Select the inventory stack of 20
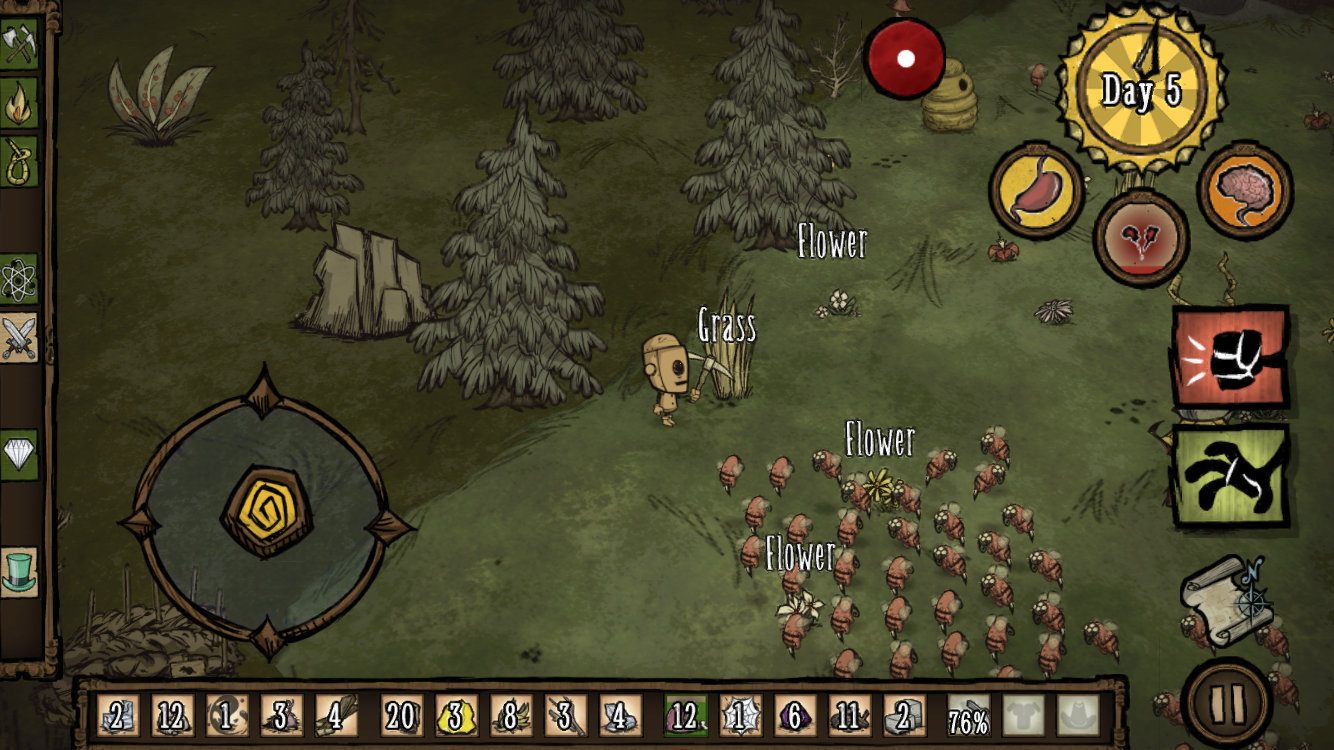The height and width of the screenshot is (750, 1334). coord(401,716)
